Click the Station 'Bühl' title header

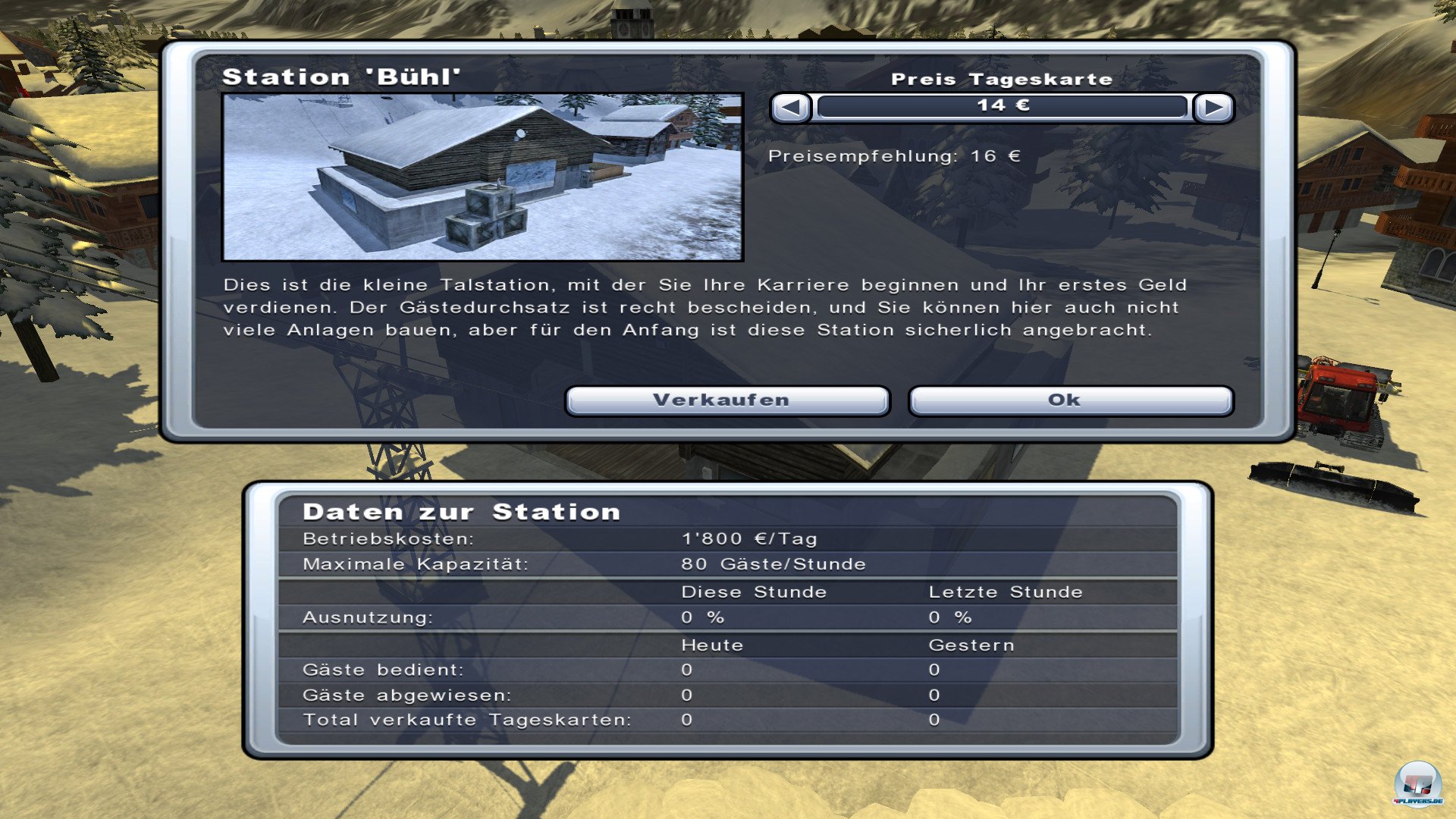click(343, 76)
